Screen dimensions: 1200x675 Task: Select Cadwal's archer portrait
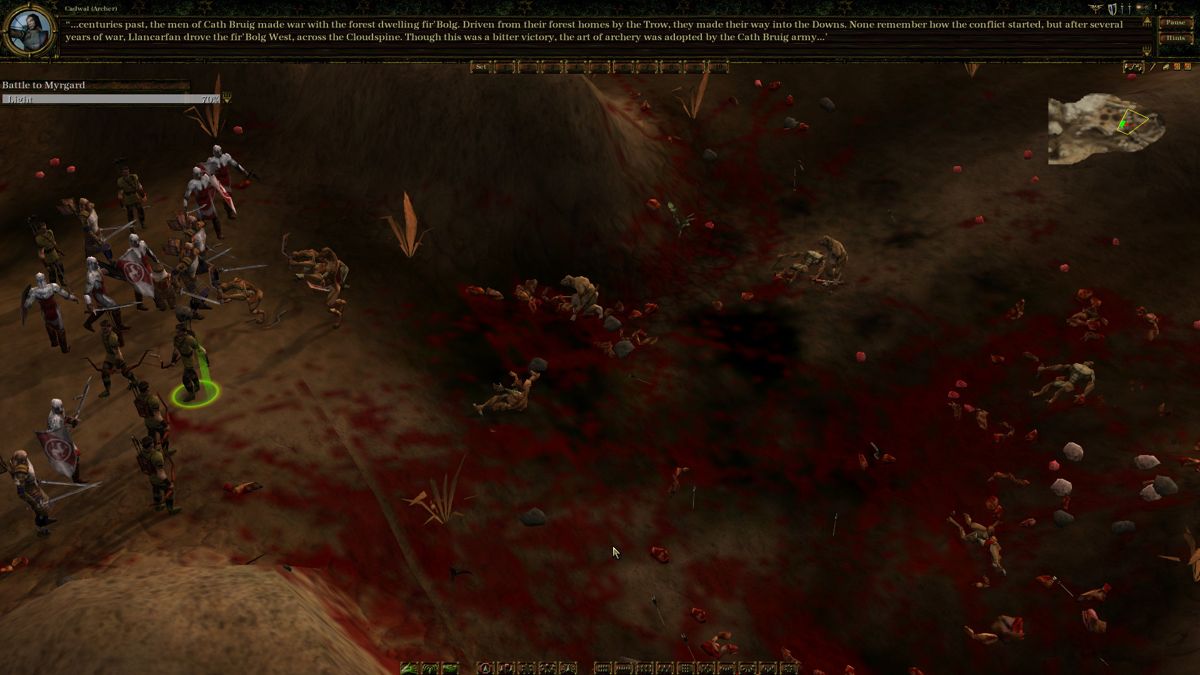[27, 30]
